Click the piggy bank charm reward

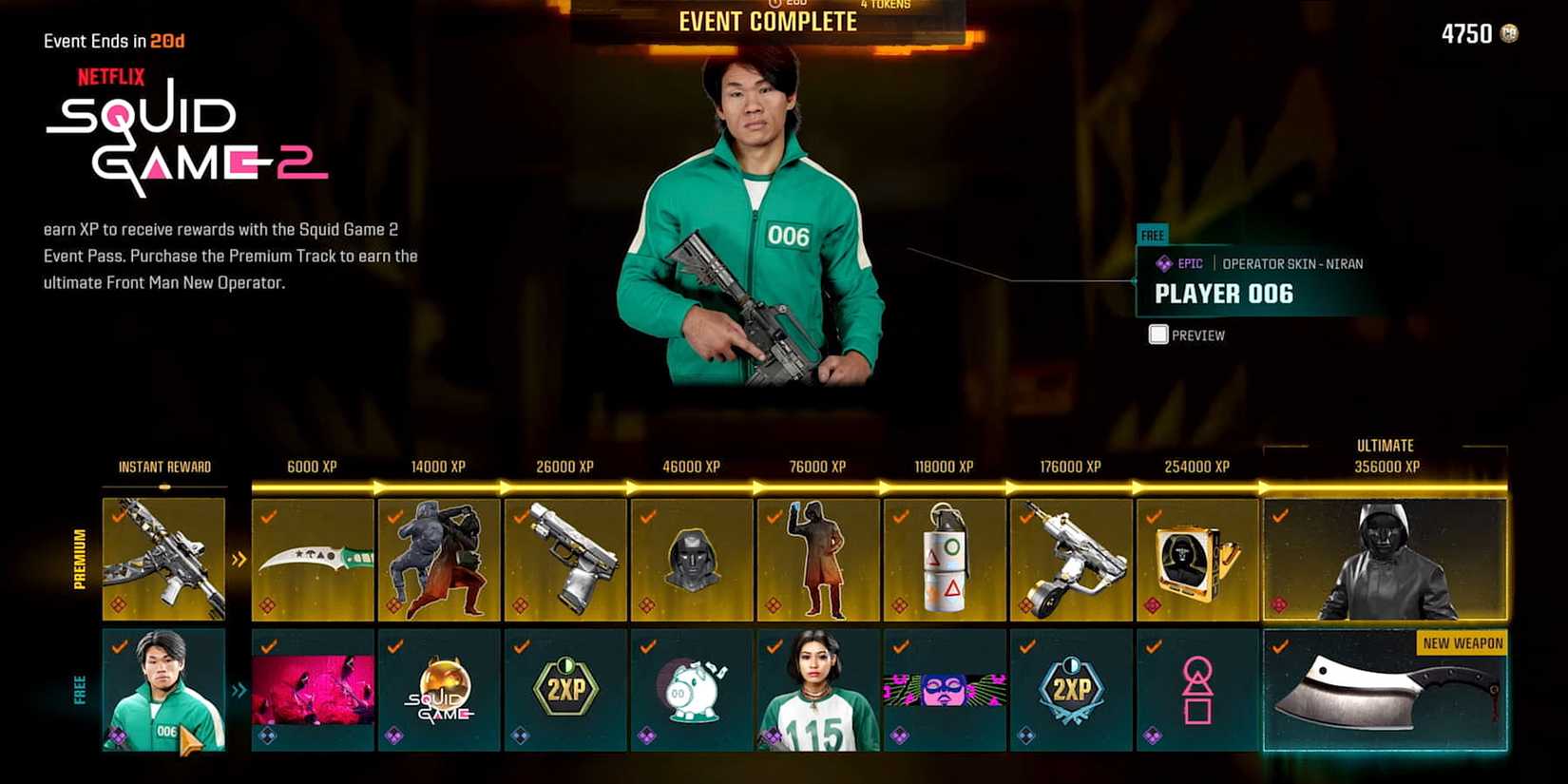point(691,689)
